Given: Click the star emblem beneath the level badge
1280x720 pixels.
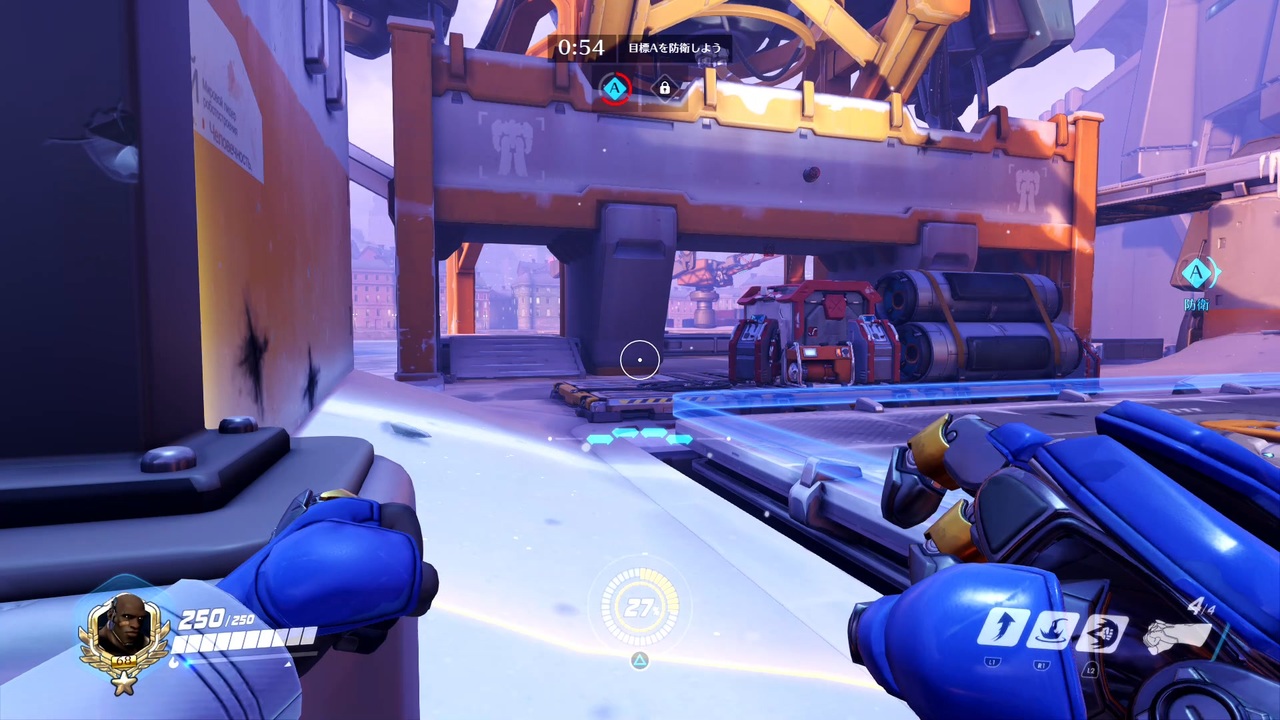Looking at the screenshot, I should (x=123, y=683).
